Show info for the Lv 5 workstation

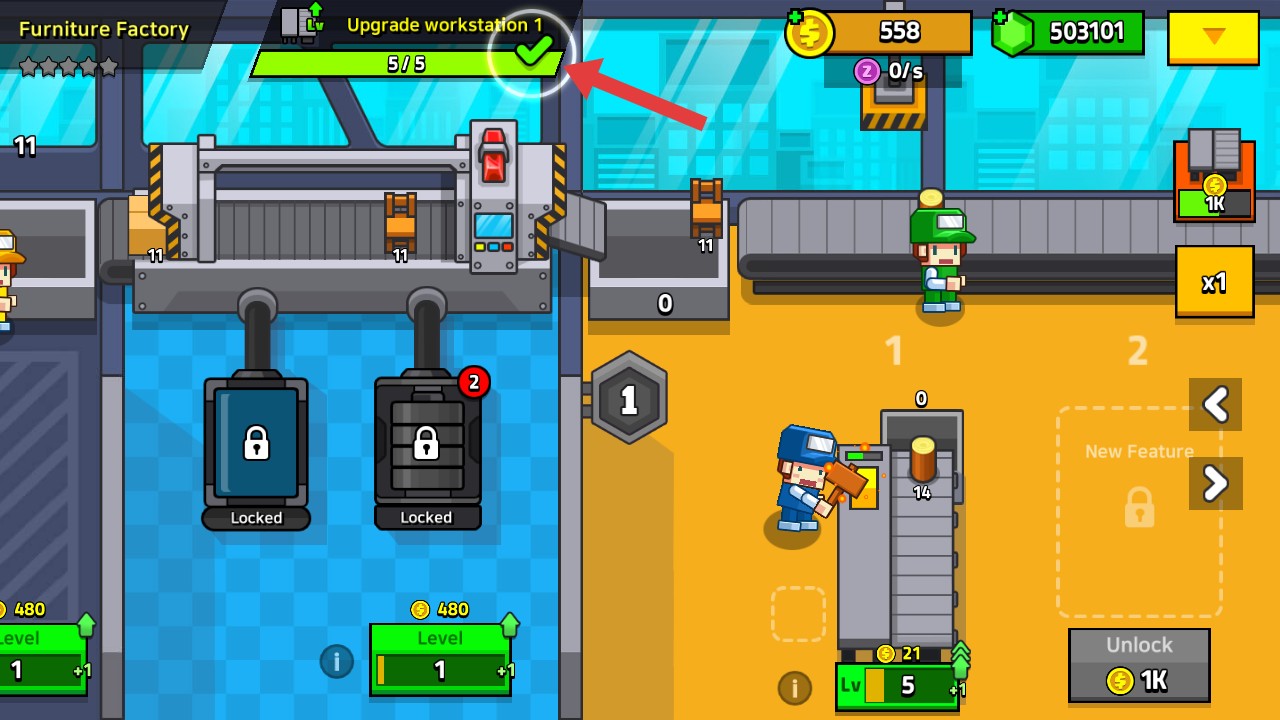[794, 687]
